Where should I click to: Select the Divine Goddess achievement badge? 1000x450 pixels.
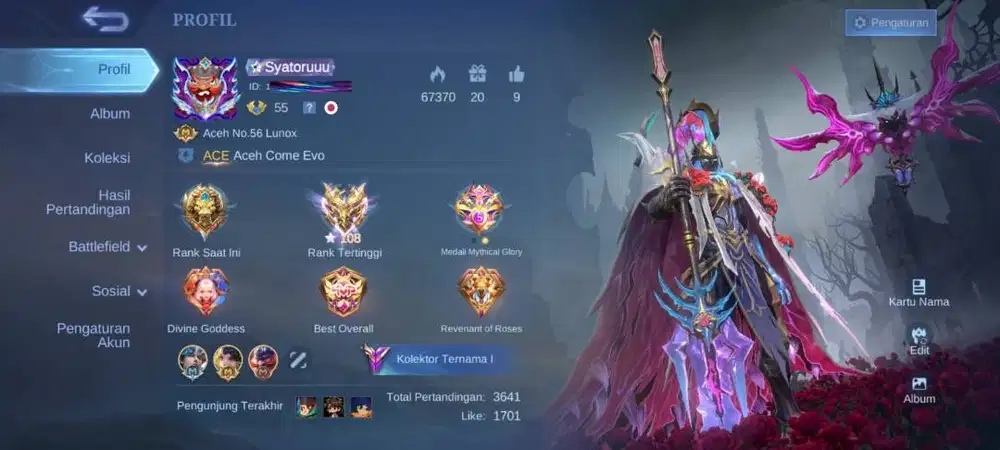(x=205, y=291)
